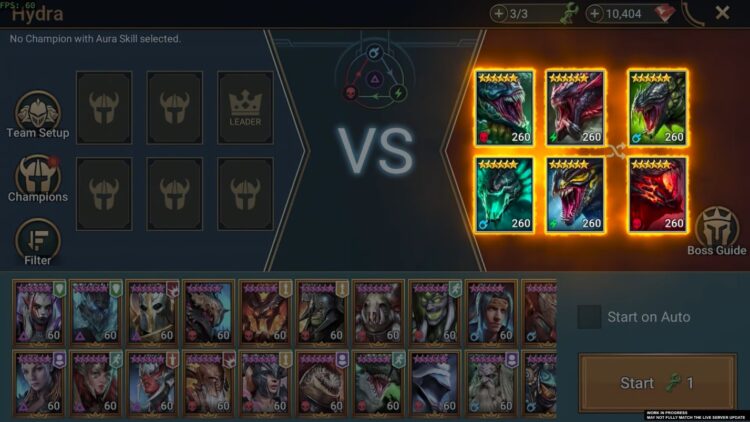Open the Boss Guide
Screen dimensions: 750x422
coord(716,231)
